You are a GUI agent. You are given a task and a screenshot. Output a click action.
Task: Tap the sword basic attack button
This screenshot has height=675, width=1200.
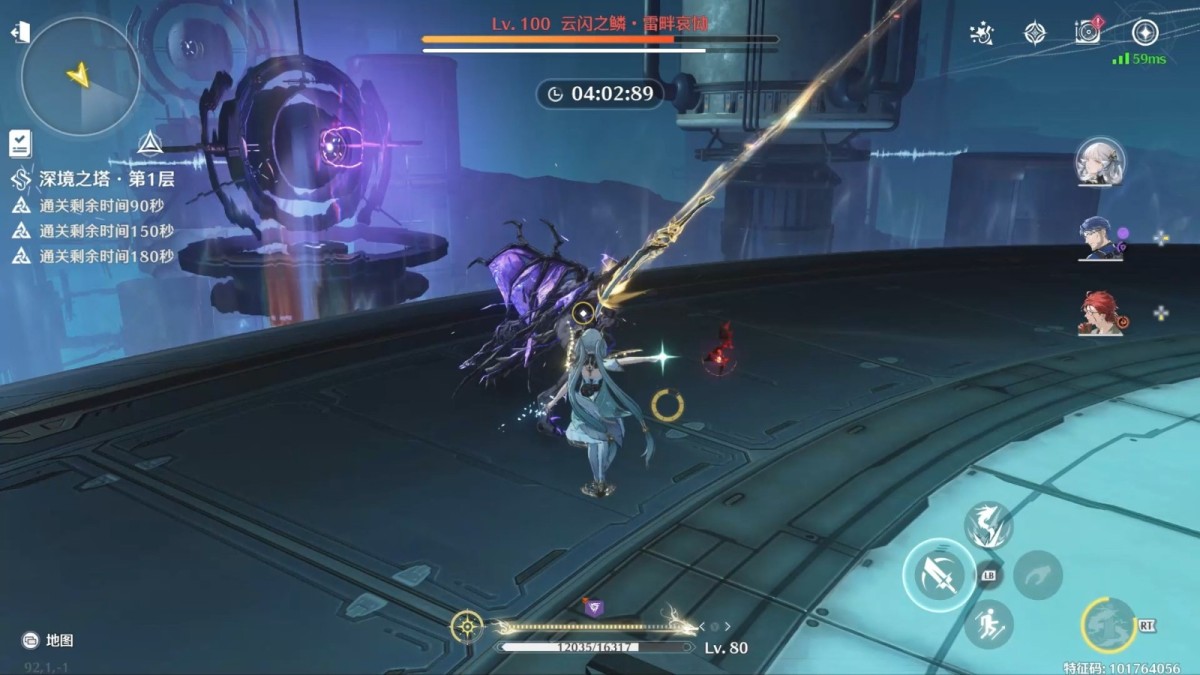click(x=939, y=574)
